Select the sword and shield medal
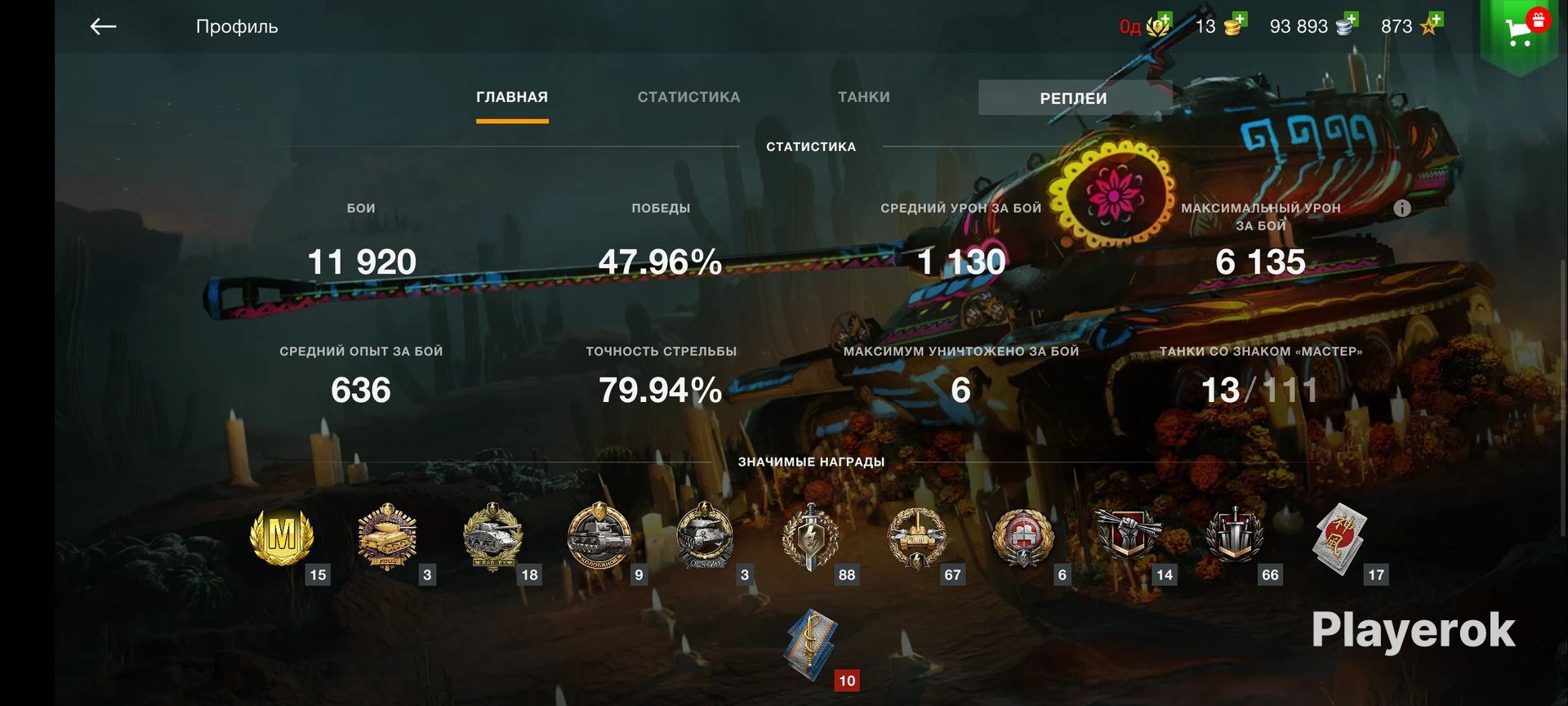1568x706 pixels. [x=810, y=537]
